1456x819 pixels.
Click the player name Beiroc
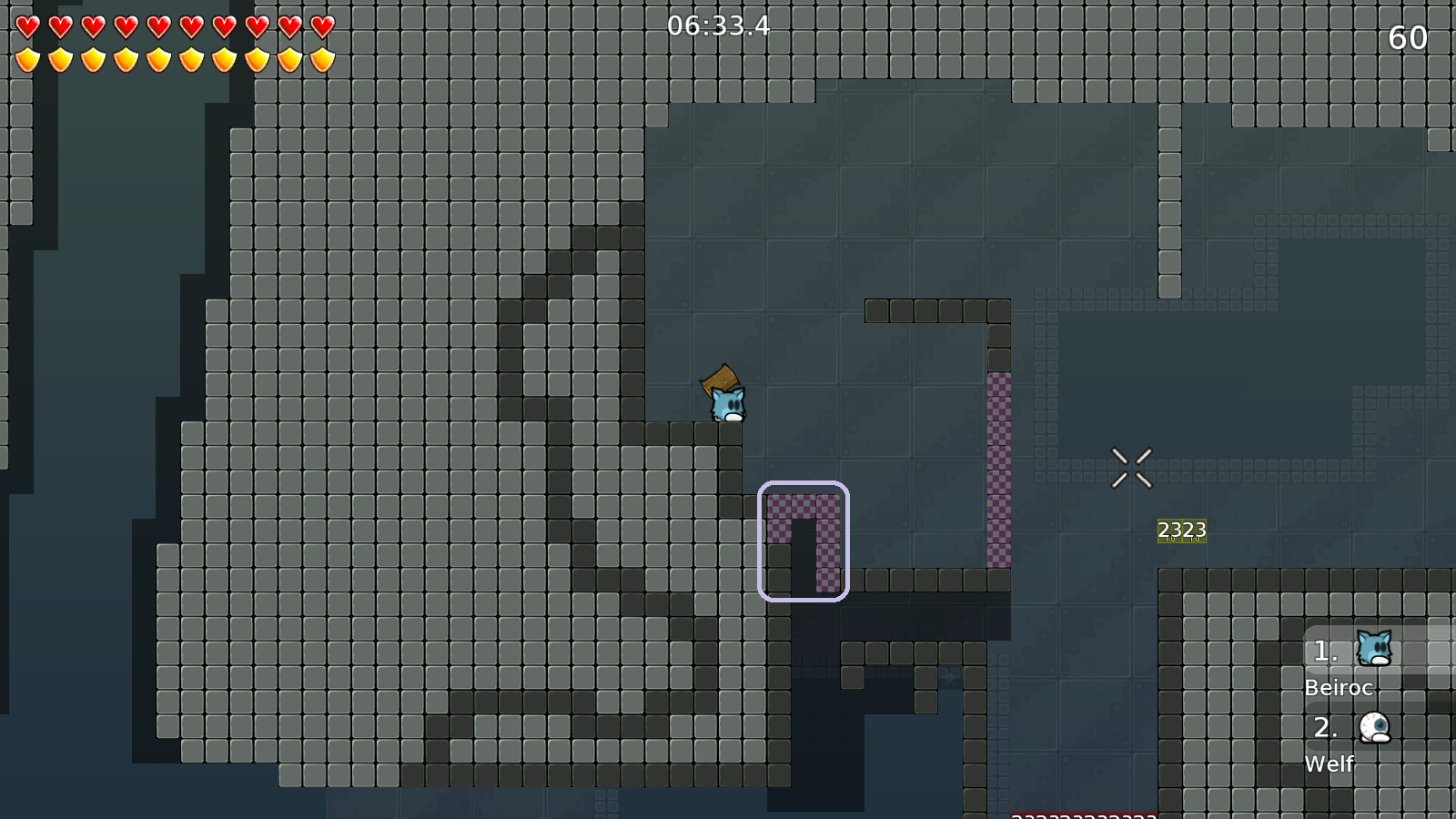(x=1339, y=688)
